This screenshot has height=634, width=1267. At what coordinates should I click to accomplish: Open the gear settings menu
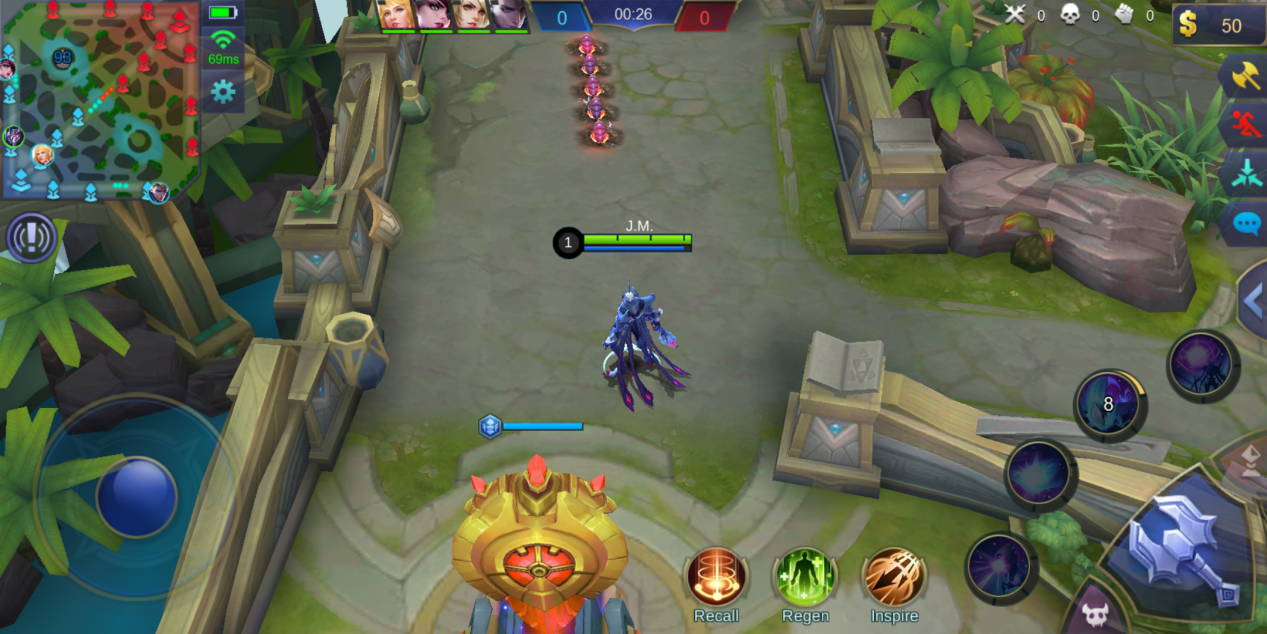[222, 93]
